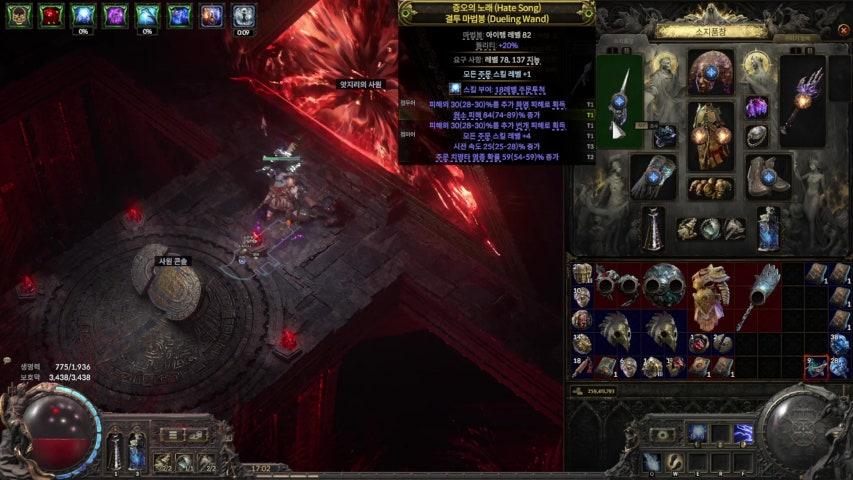Select the equipped gloves slot
Viewport: 853px width, 480px height.
click(652, 175)
